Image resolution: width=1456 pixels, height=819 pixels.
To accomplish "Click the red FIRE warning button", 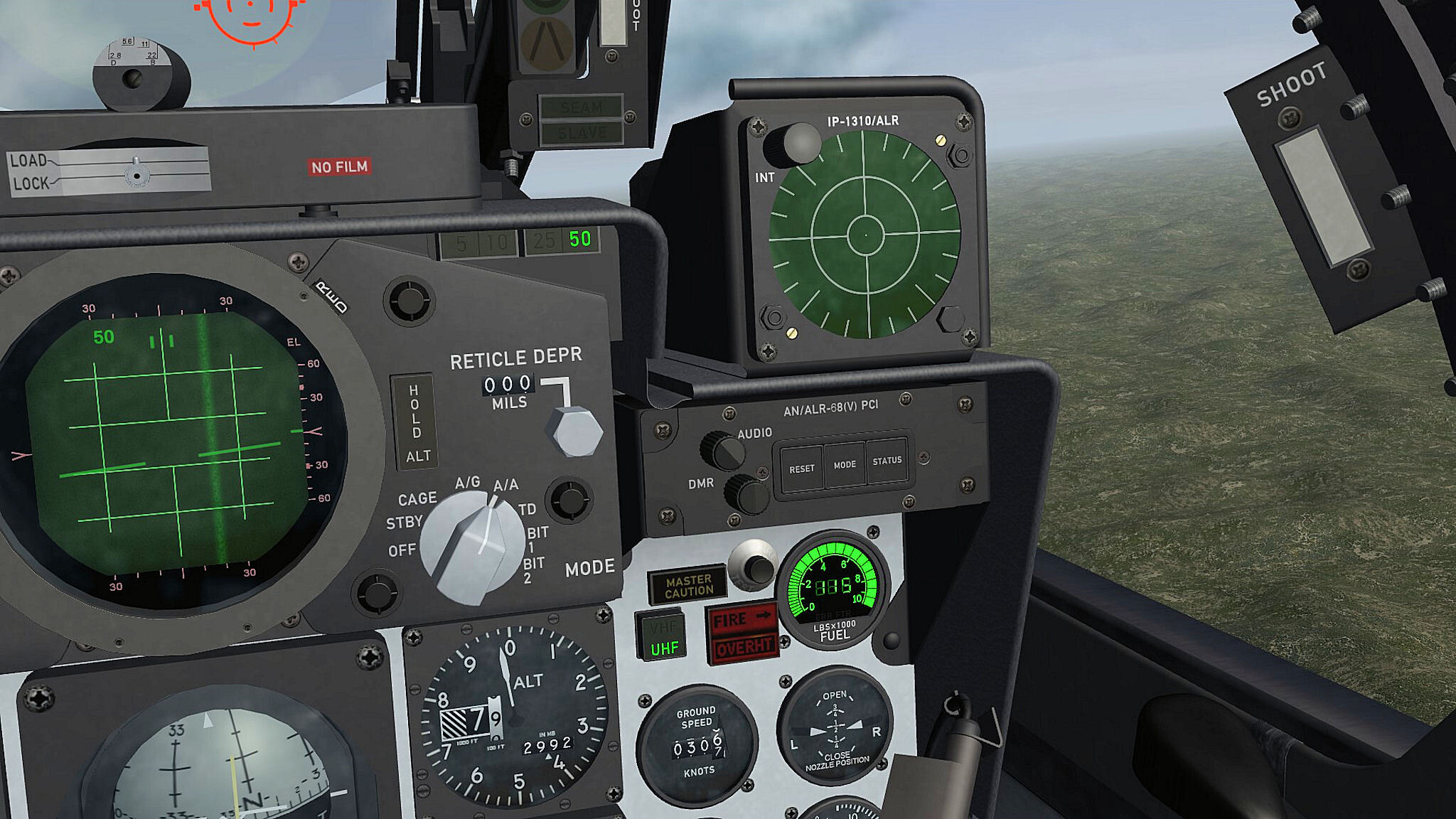I will 741,619.
